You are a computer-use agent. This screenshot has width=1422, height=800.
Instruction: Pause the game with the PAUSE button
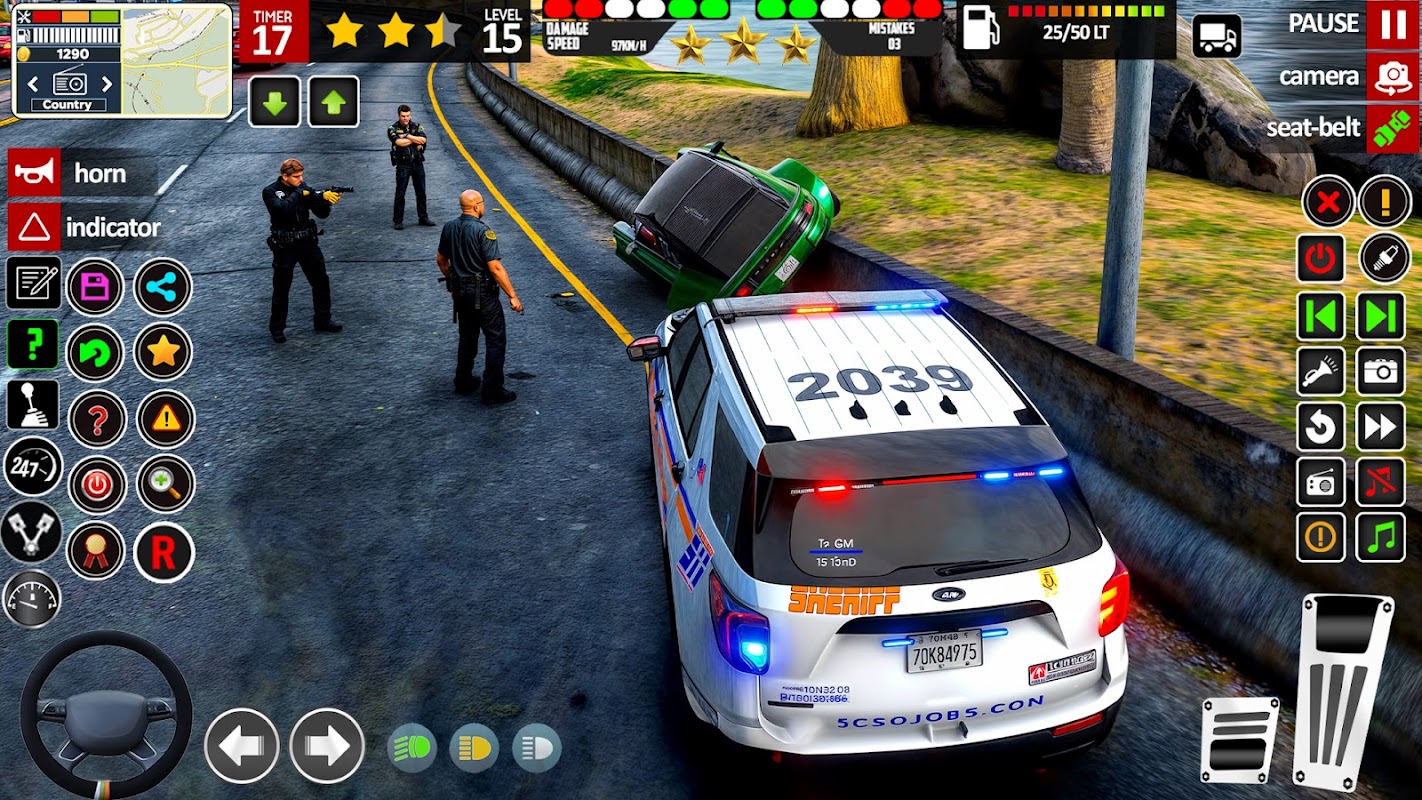(x=1392, y=24)
